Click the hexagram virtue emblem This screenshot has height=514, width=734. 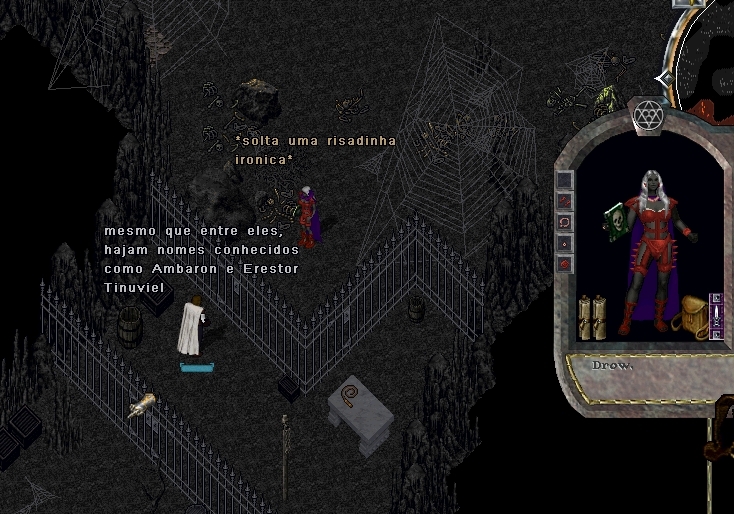coord(644,116)
